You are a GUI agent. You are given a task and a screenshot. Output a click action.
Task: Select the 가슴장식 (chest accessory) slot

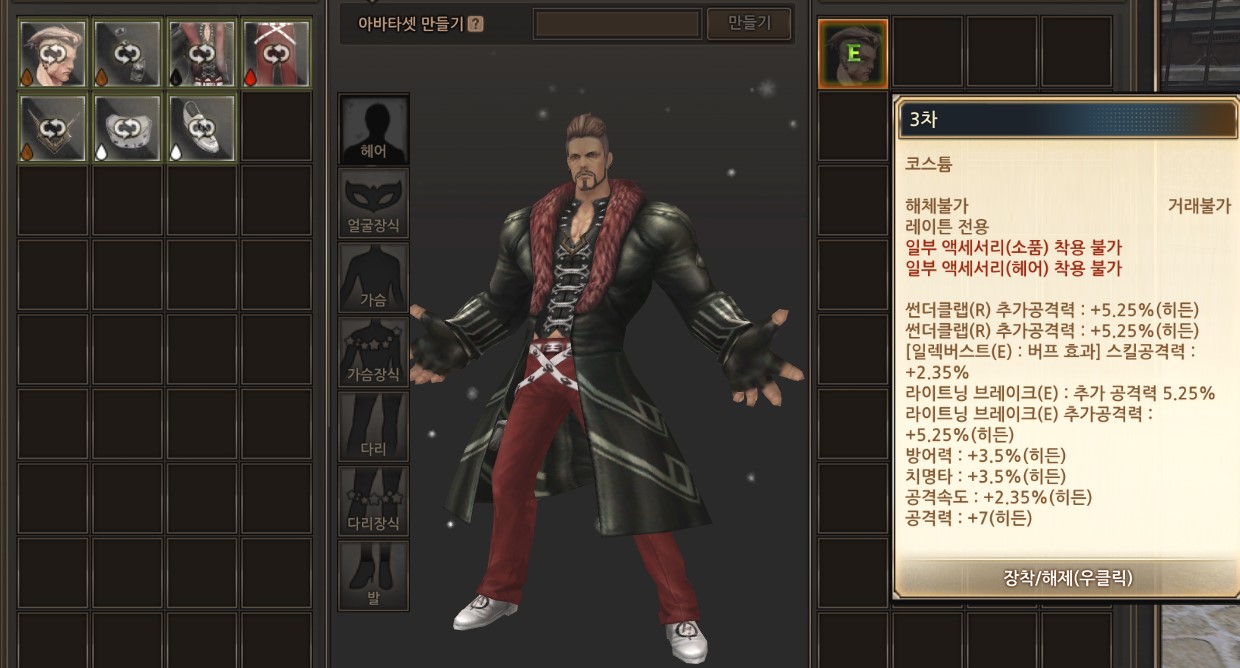click(x=374, y=352)
